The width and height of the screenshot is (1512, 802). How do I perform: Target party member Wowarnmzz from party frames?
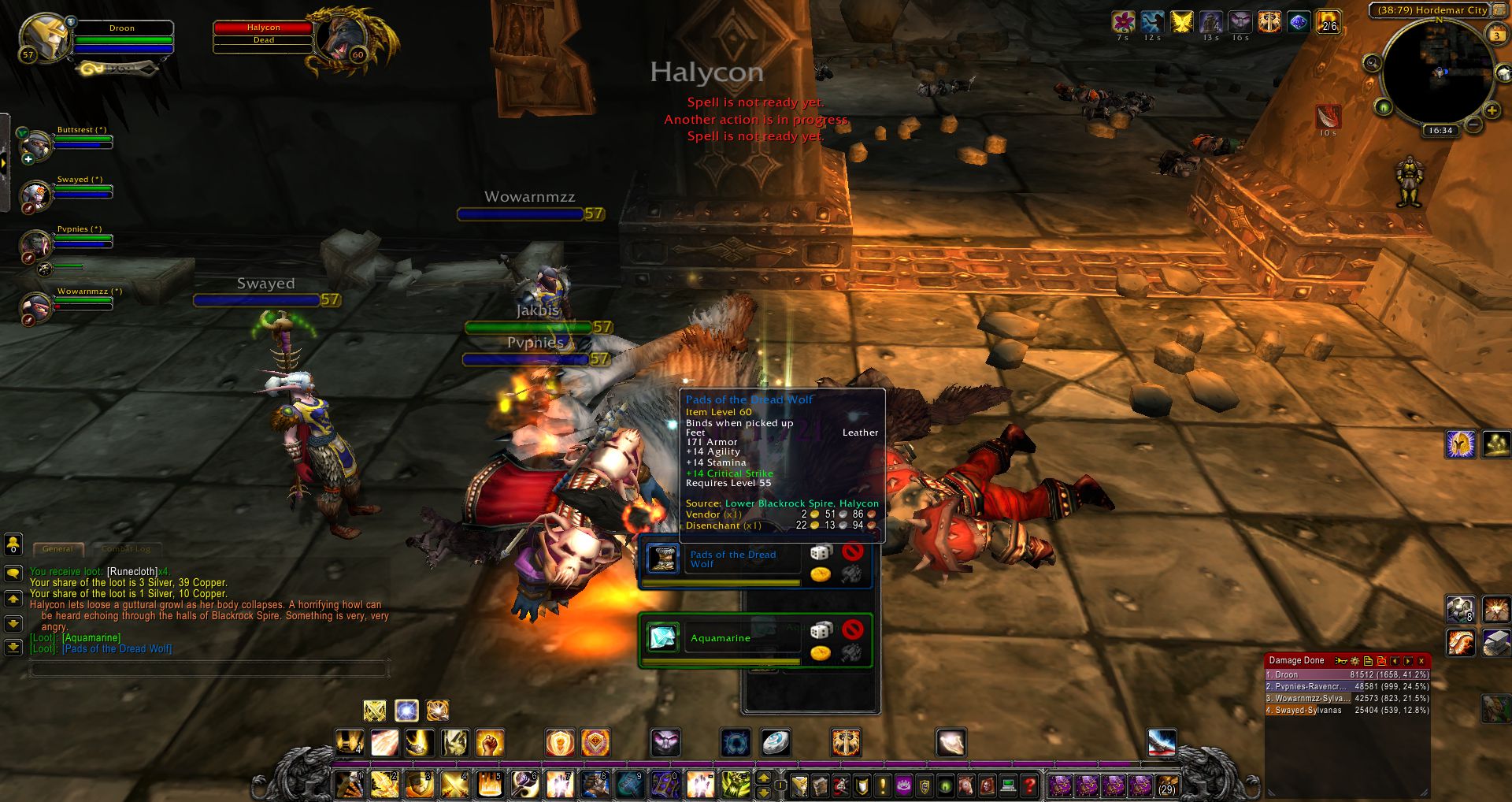(37, 306)
